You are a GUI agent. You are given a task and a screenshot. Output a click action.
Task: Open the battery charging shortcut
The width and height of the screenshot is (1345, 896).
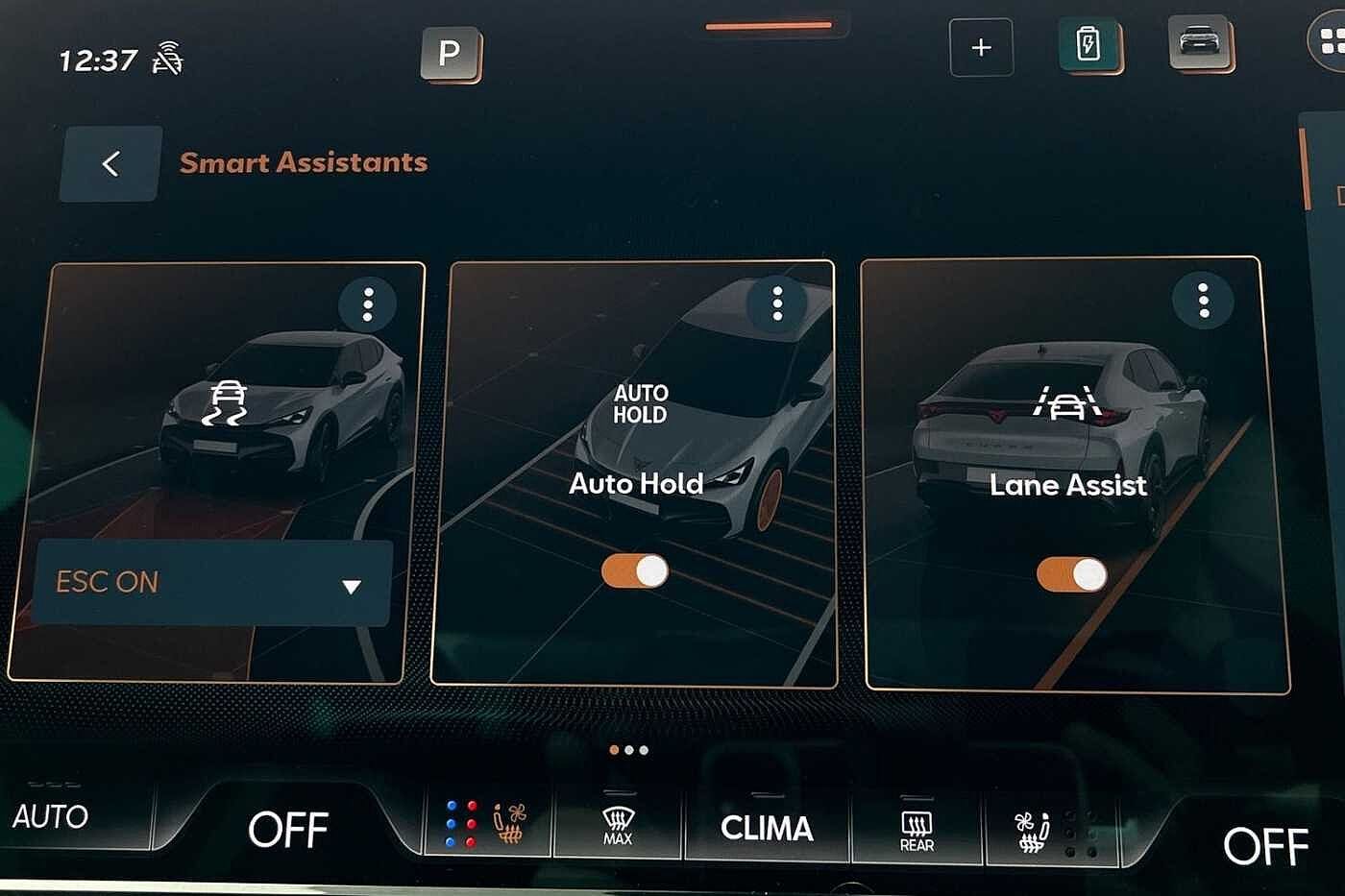tap(1088, 45)
